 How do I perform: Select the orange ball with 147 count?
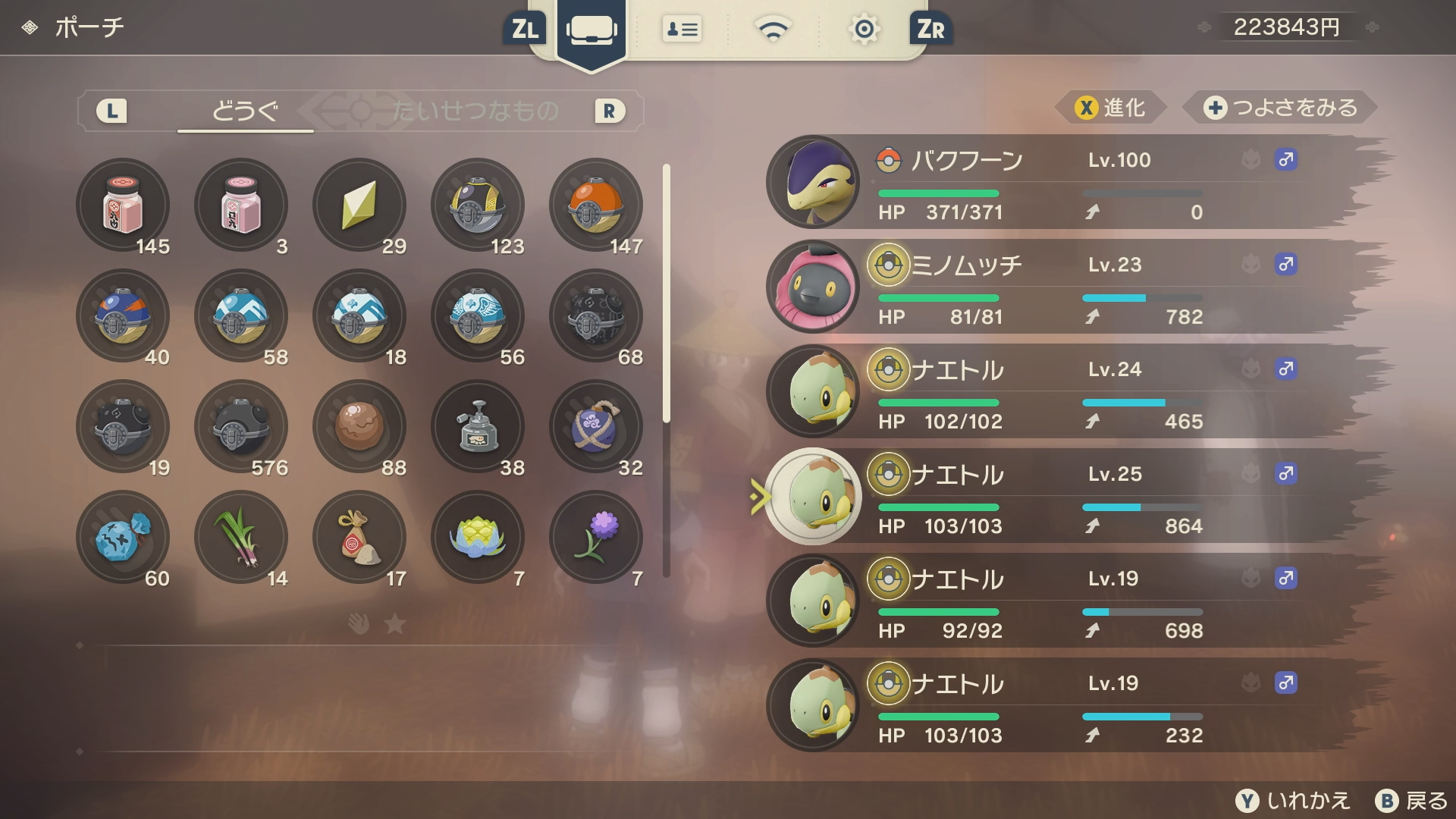[596, 205]
